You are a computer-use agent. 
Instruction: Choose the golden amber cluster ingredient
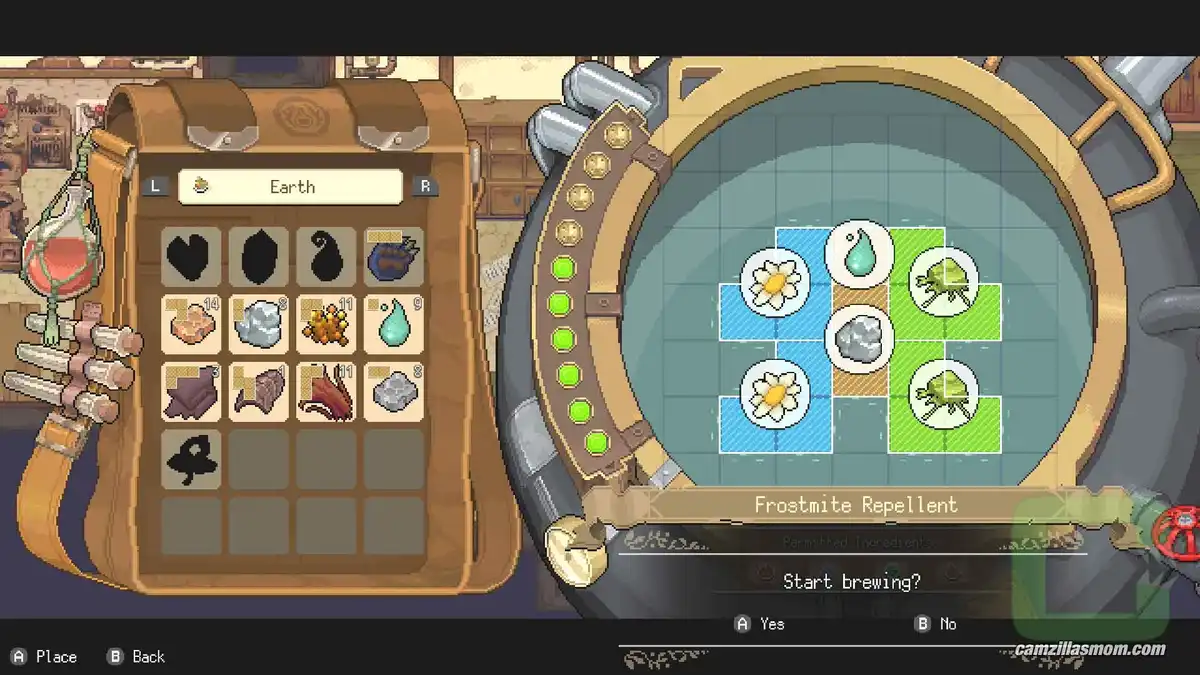click(326, 324)
